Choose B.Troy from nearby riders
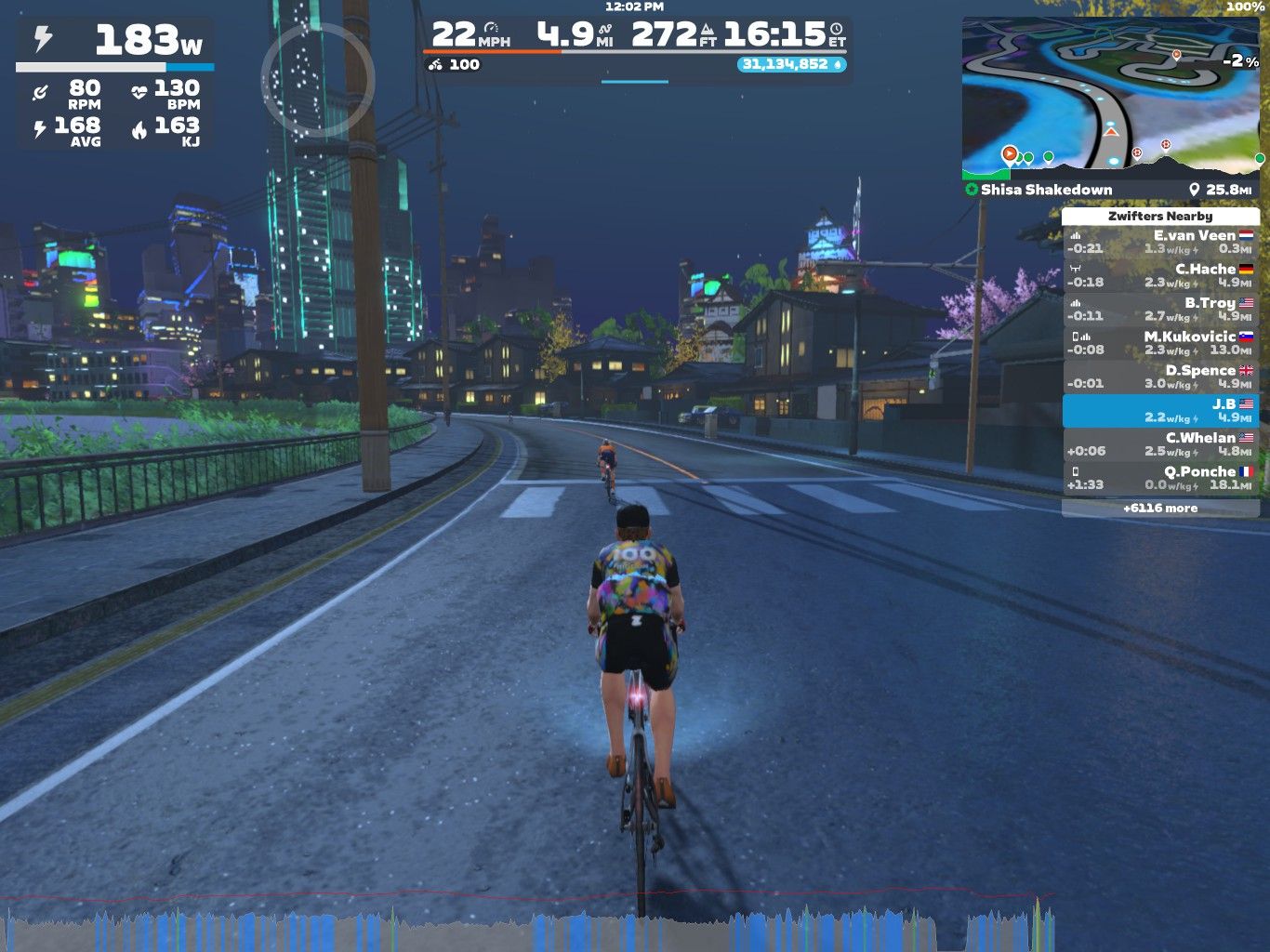The width and height of the screenshot is (1270, 952). tap(1160, 309)
